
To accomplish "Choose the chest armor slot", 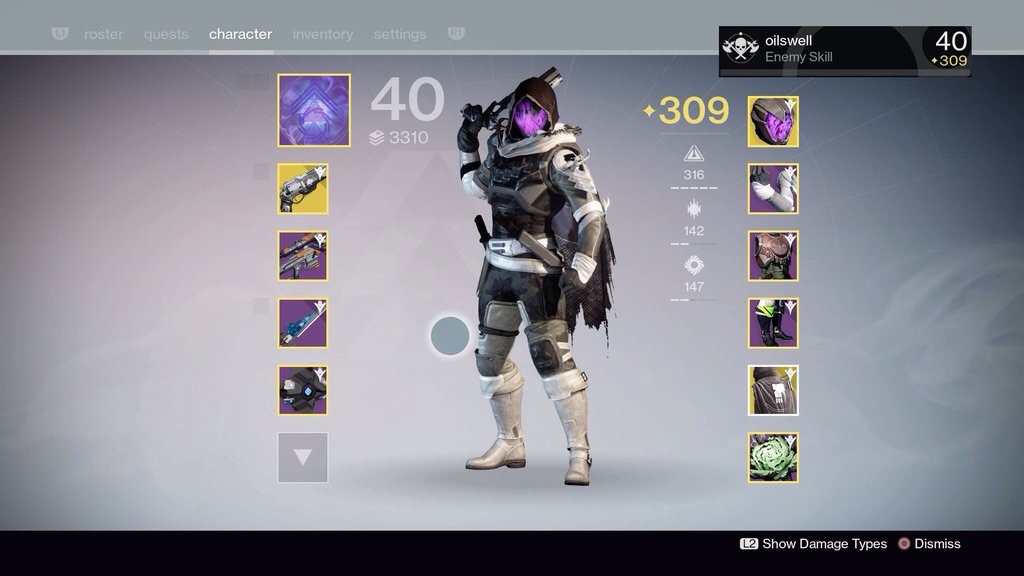I will coord(773,256).
